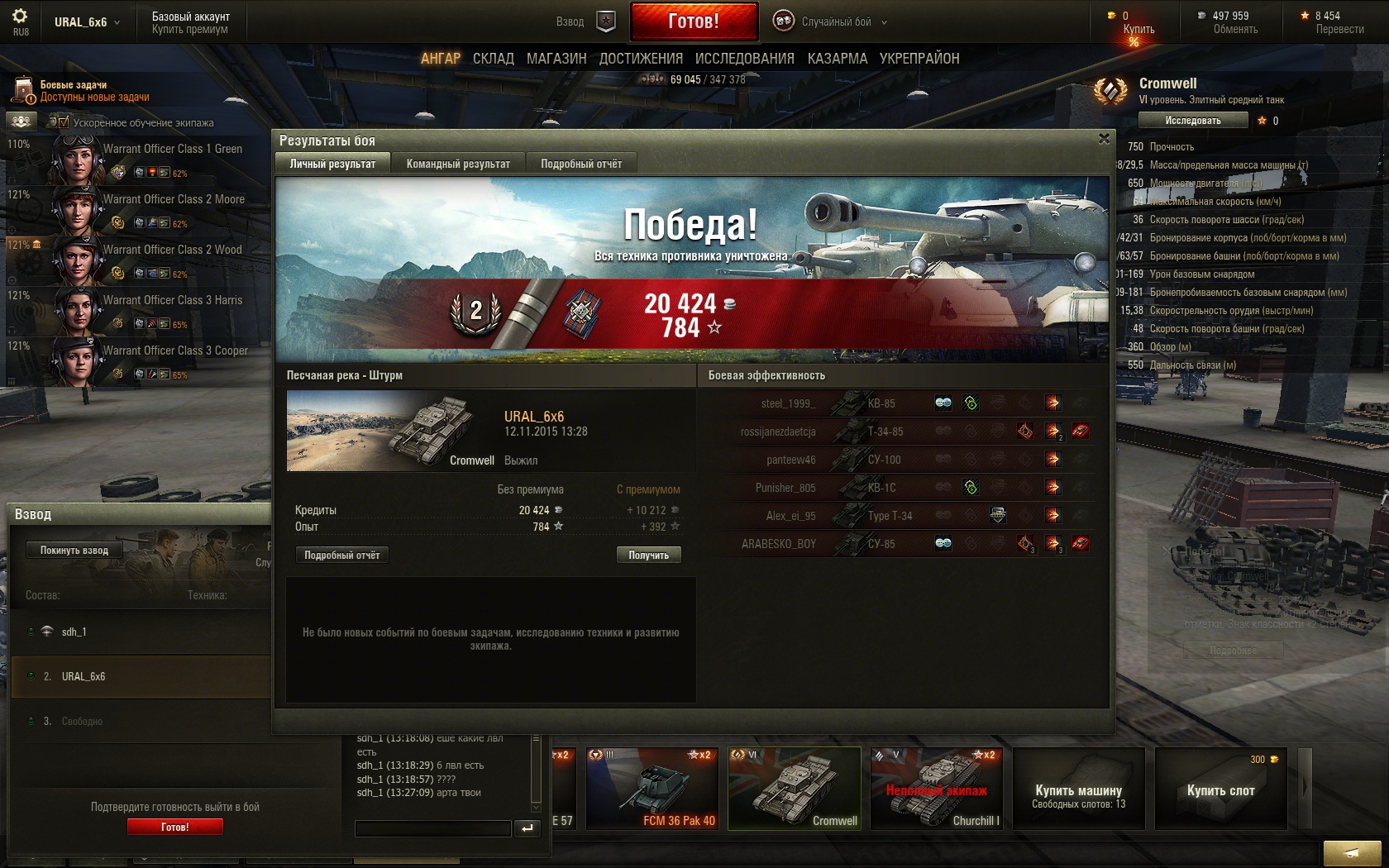Go to the МАГАЗИН store
The image size is (1389, 868).
(556, 59)
